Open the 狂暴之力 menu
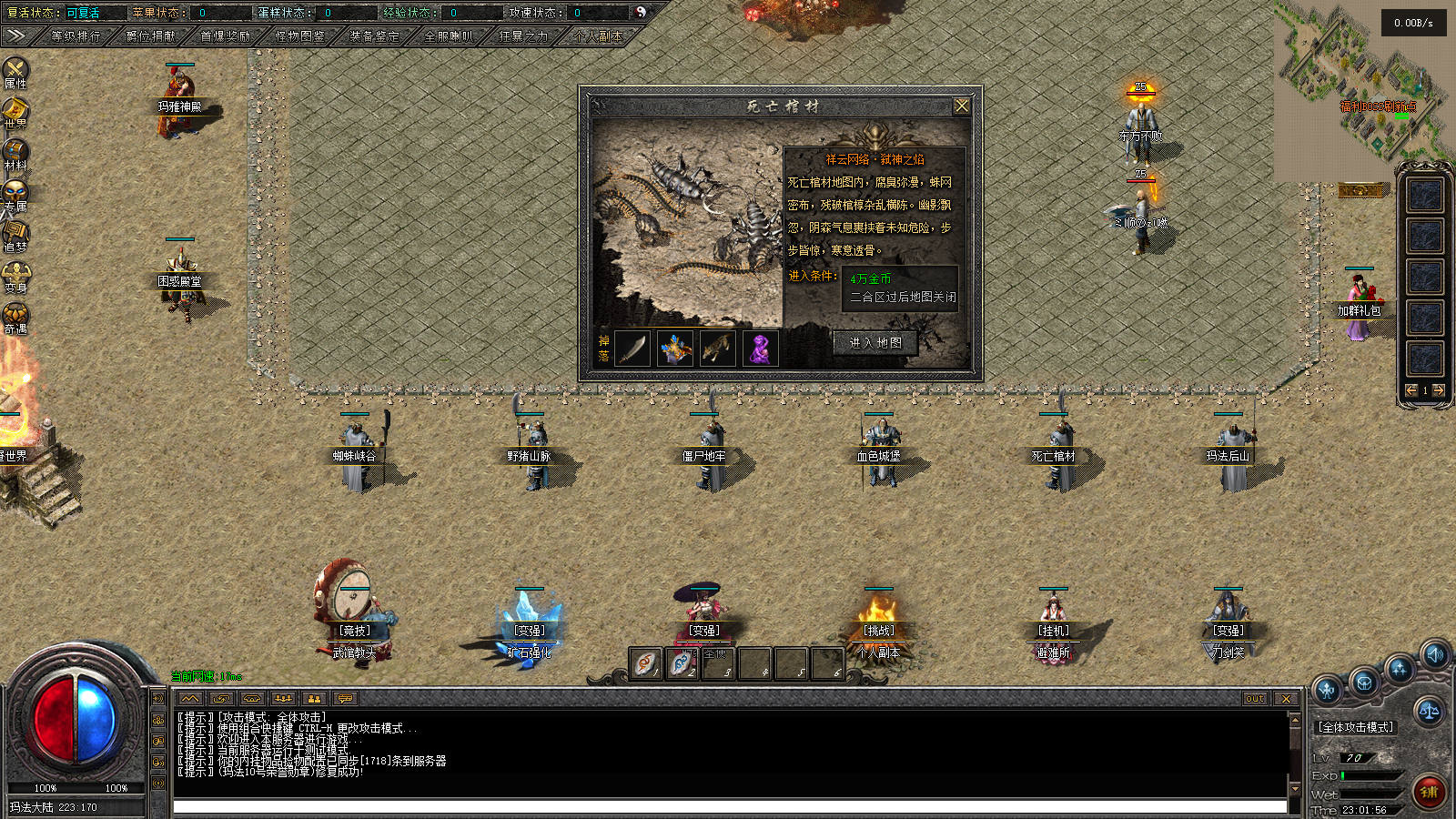This screenshot has height=819, width=1456. click(x=523, y=36)
